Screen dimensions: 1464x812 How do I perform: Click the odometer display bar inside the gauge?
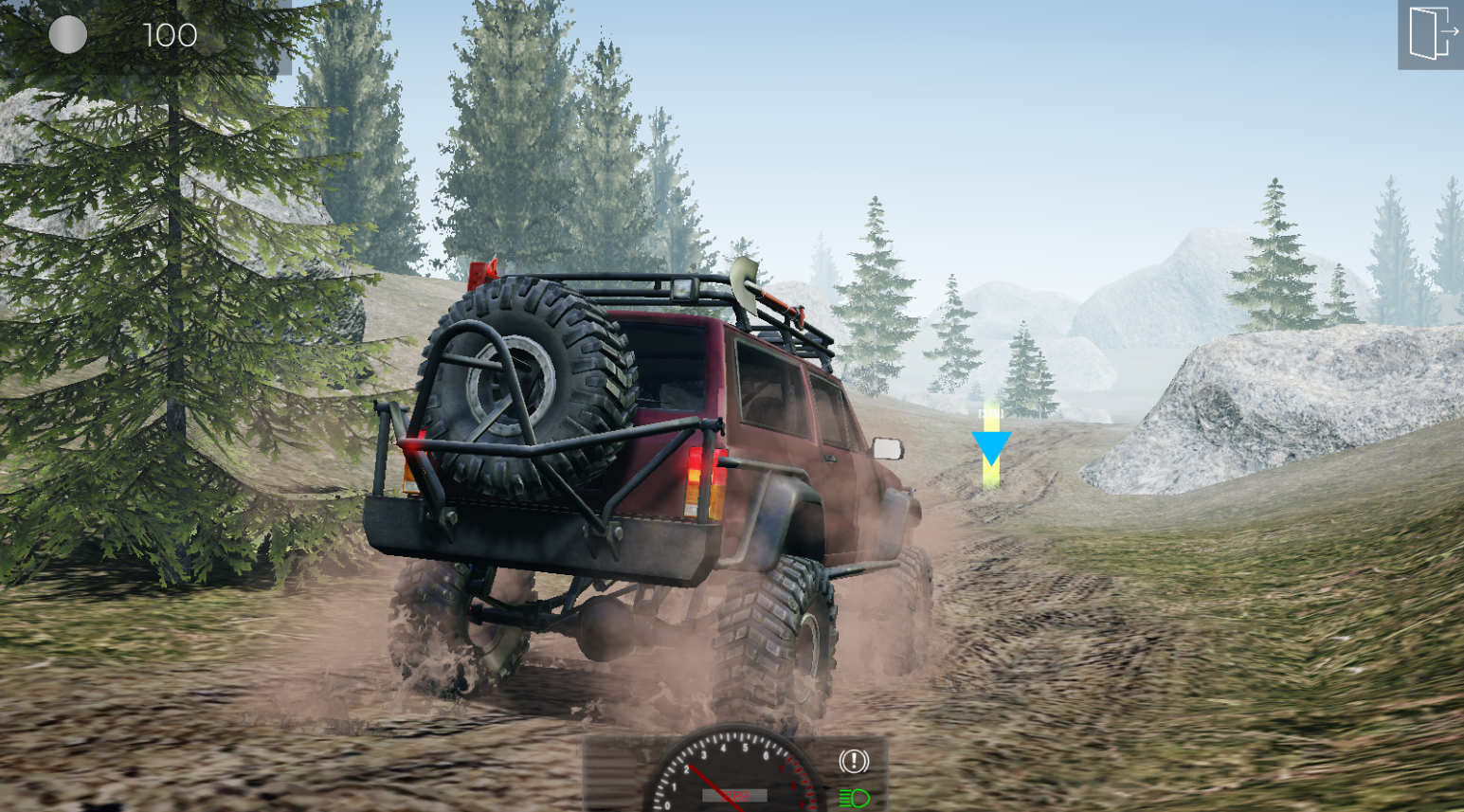click(x=734, y=796)
